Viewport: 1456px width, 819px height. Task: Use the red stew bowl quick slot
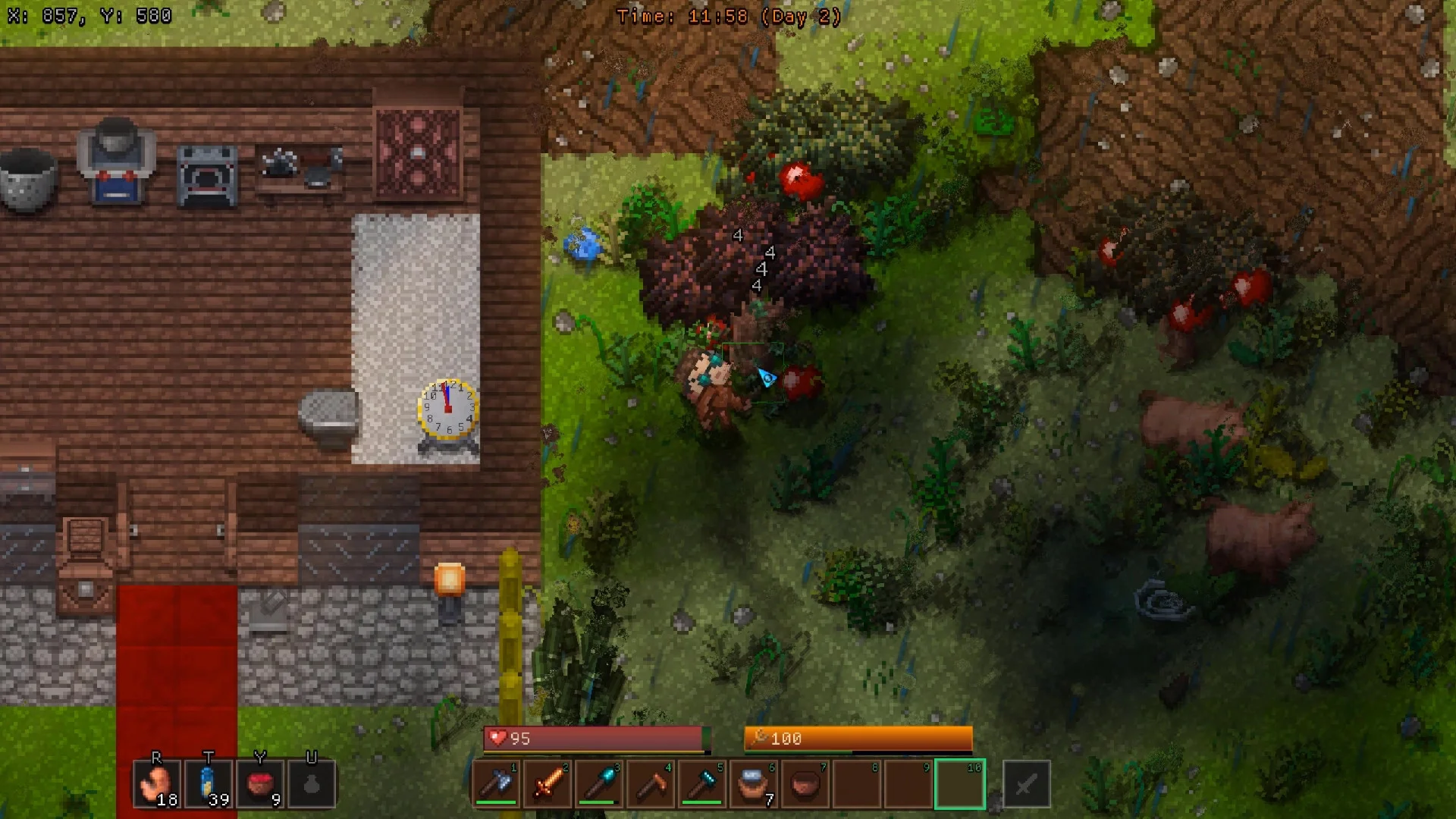260,784
